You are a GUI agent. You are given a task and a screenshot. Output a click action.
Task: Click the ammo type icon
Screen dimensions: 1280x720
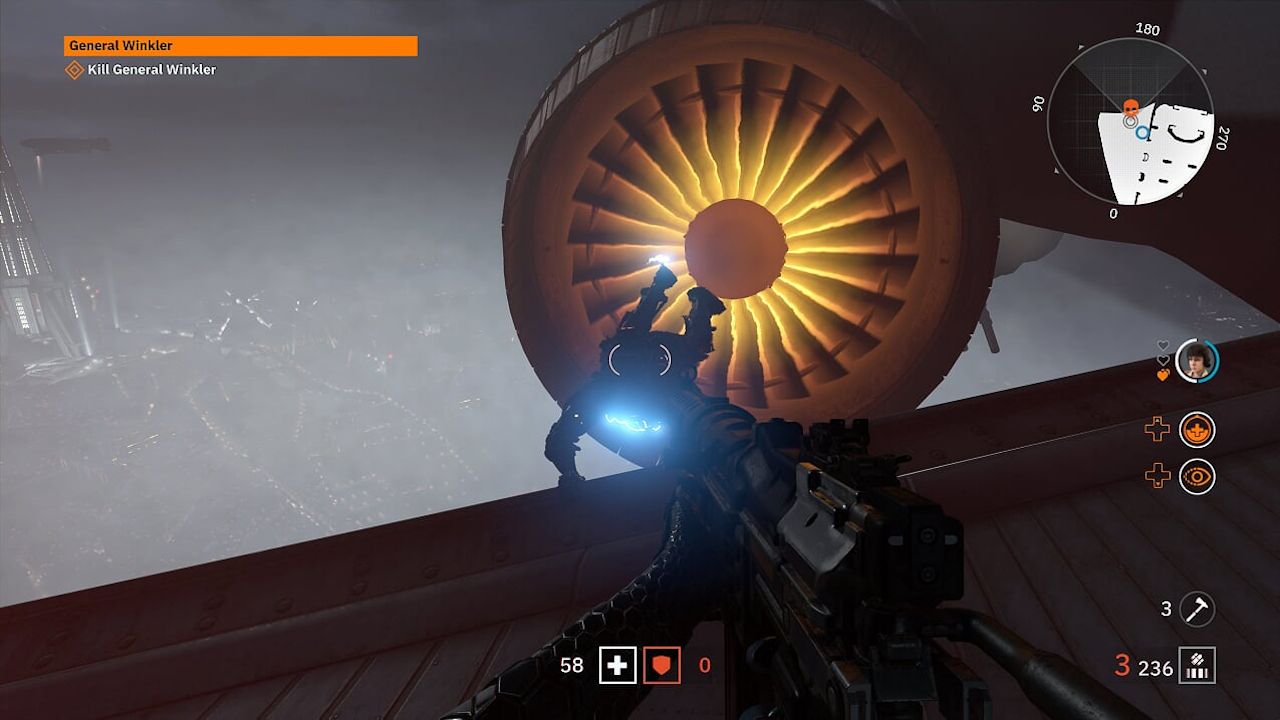(x=1197, y=665)
